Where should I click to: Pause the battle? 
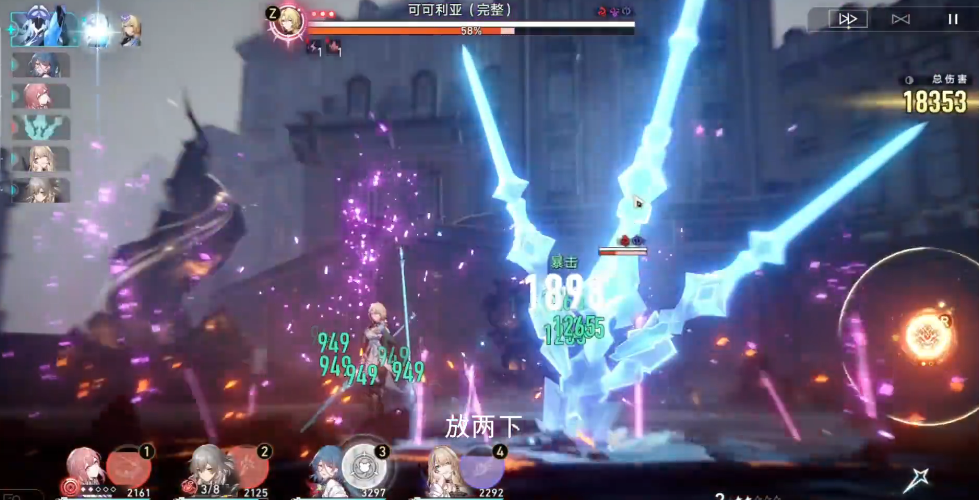952,19
